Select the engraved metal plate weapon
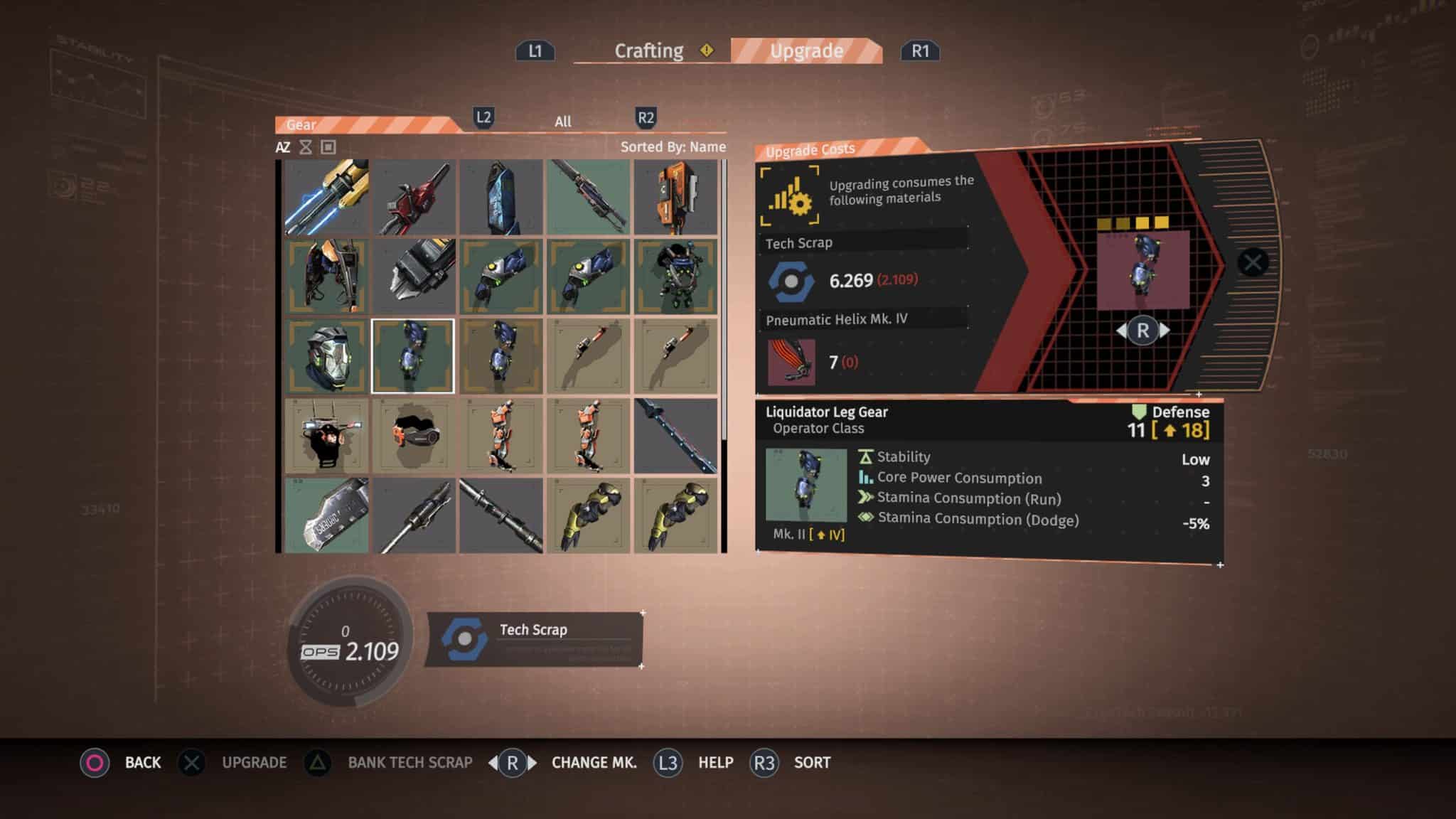1456x819 pixels. coord(327,515)
